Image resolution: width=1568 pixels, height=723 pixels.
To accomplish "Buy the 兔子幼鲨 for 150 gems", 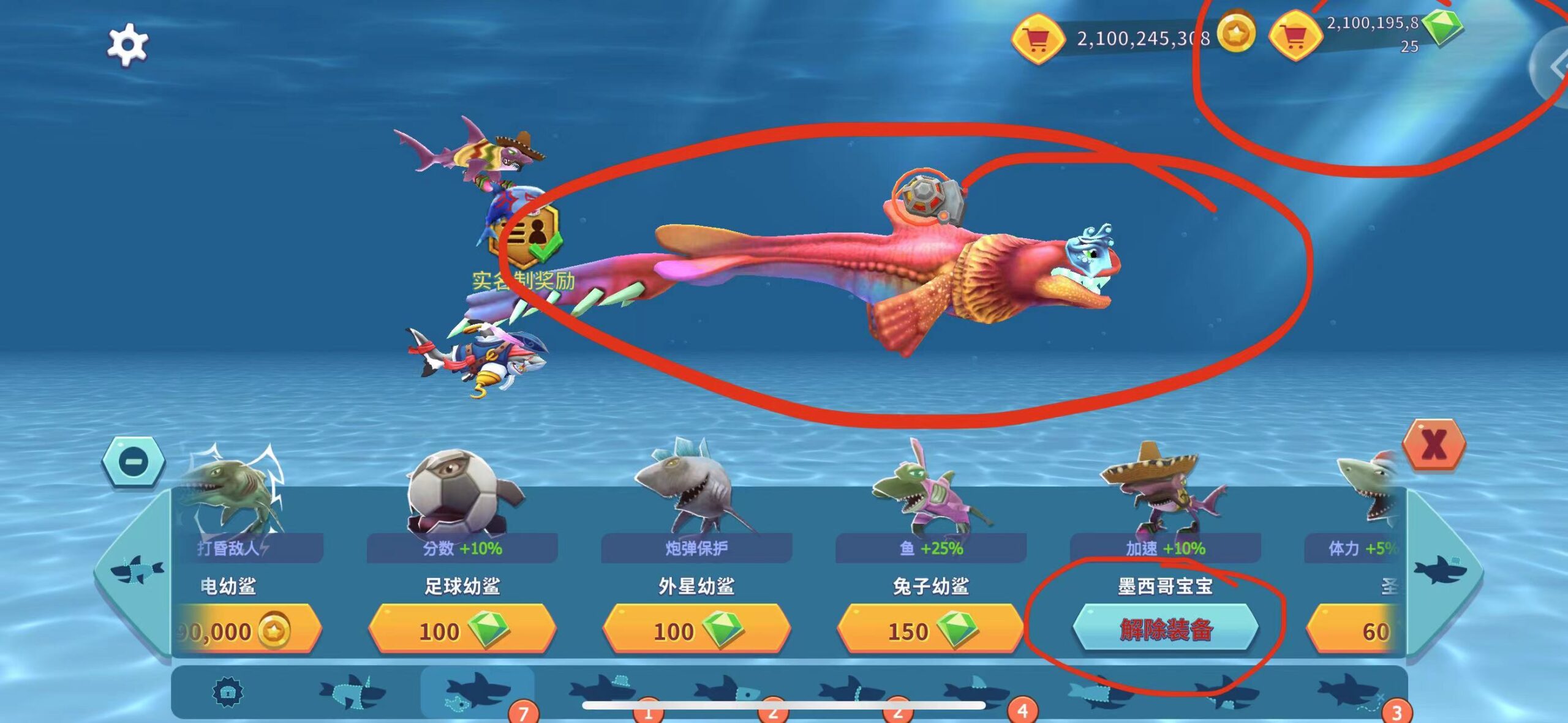I will pyautogui.click(x=930, y=630).
